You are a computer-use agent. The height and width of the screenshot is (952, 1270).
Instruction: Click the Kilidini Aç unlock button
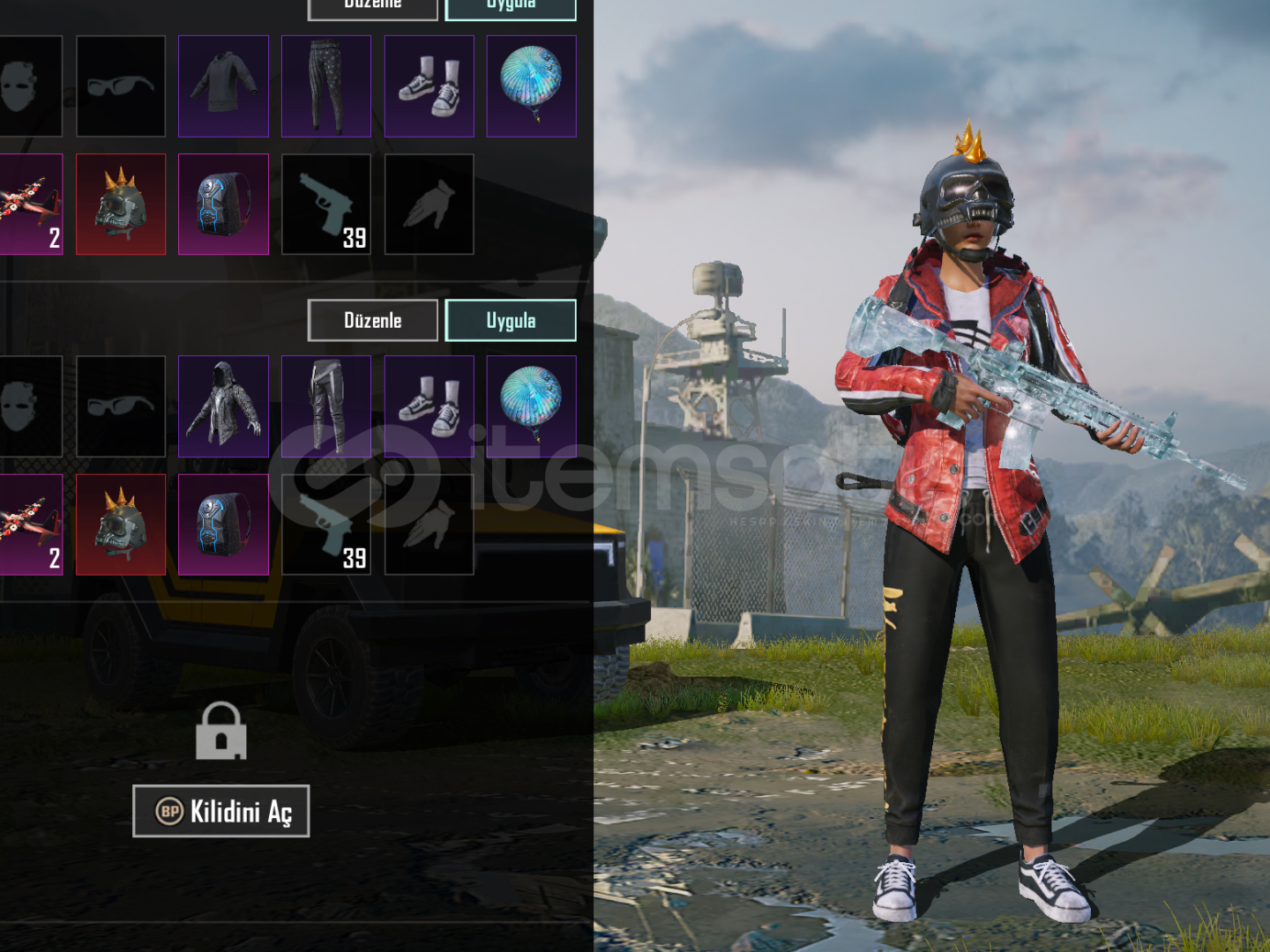point(220,811)
